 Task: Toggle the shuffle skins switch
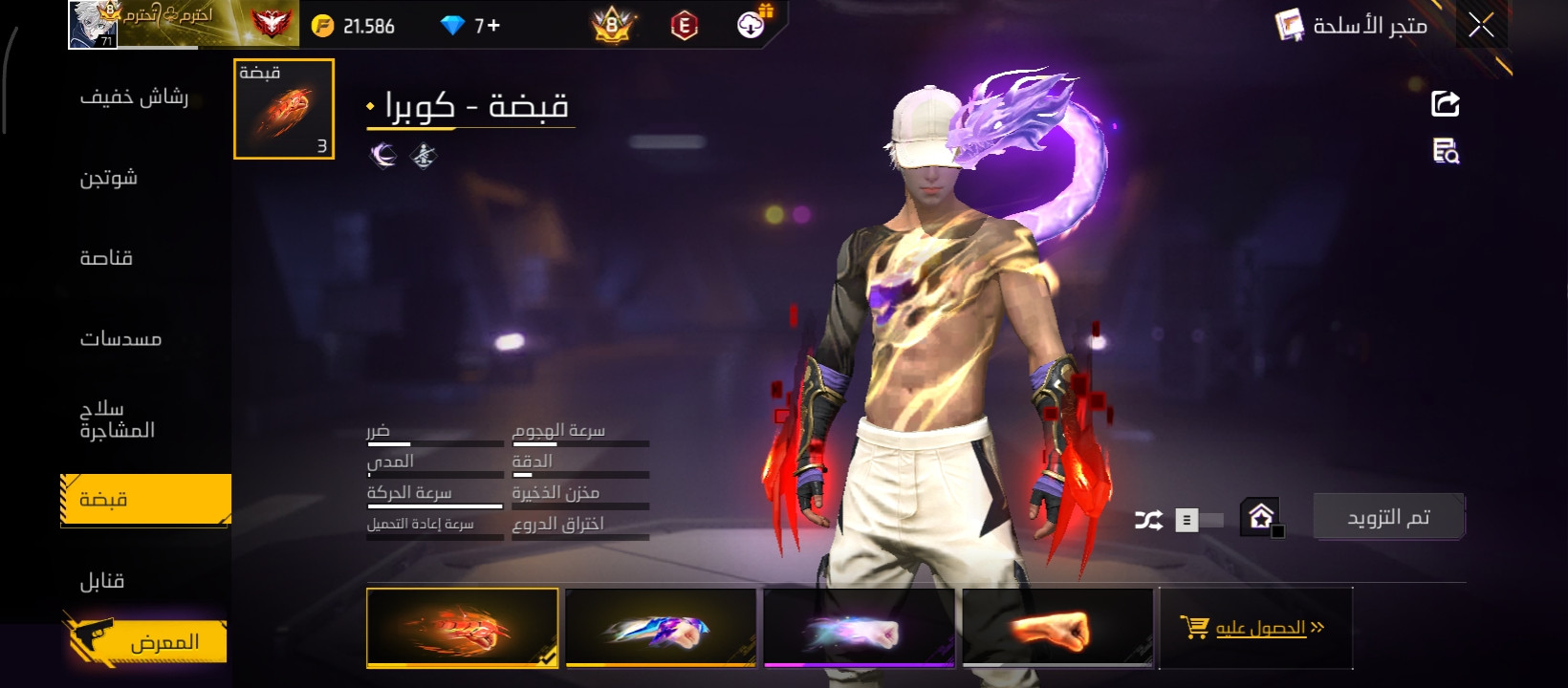click(x=1198, y=520)
